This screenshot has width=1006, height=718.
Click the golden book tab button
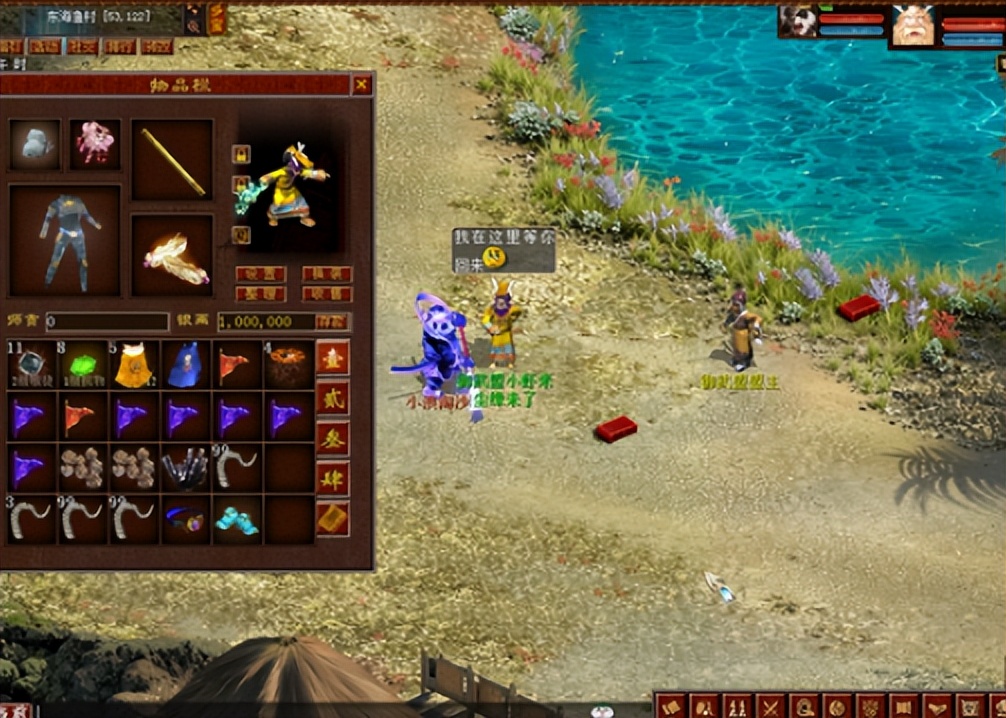coord(333,519)
